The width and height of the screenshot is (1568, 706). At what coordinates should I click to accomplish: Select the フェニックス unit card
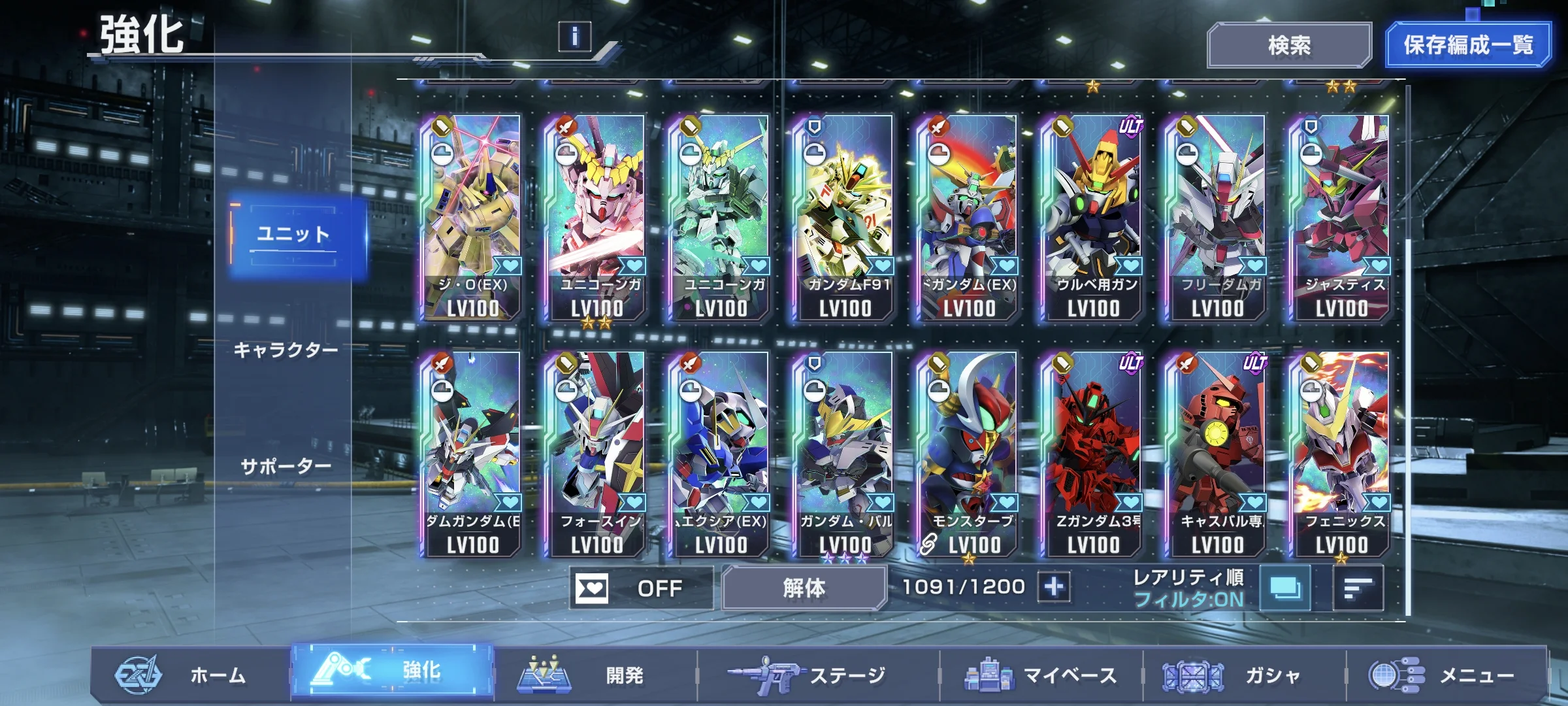1341,454
